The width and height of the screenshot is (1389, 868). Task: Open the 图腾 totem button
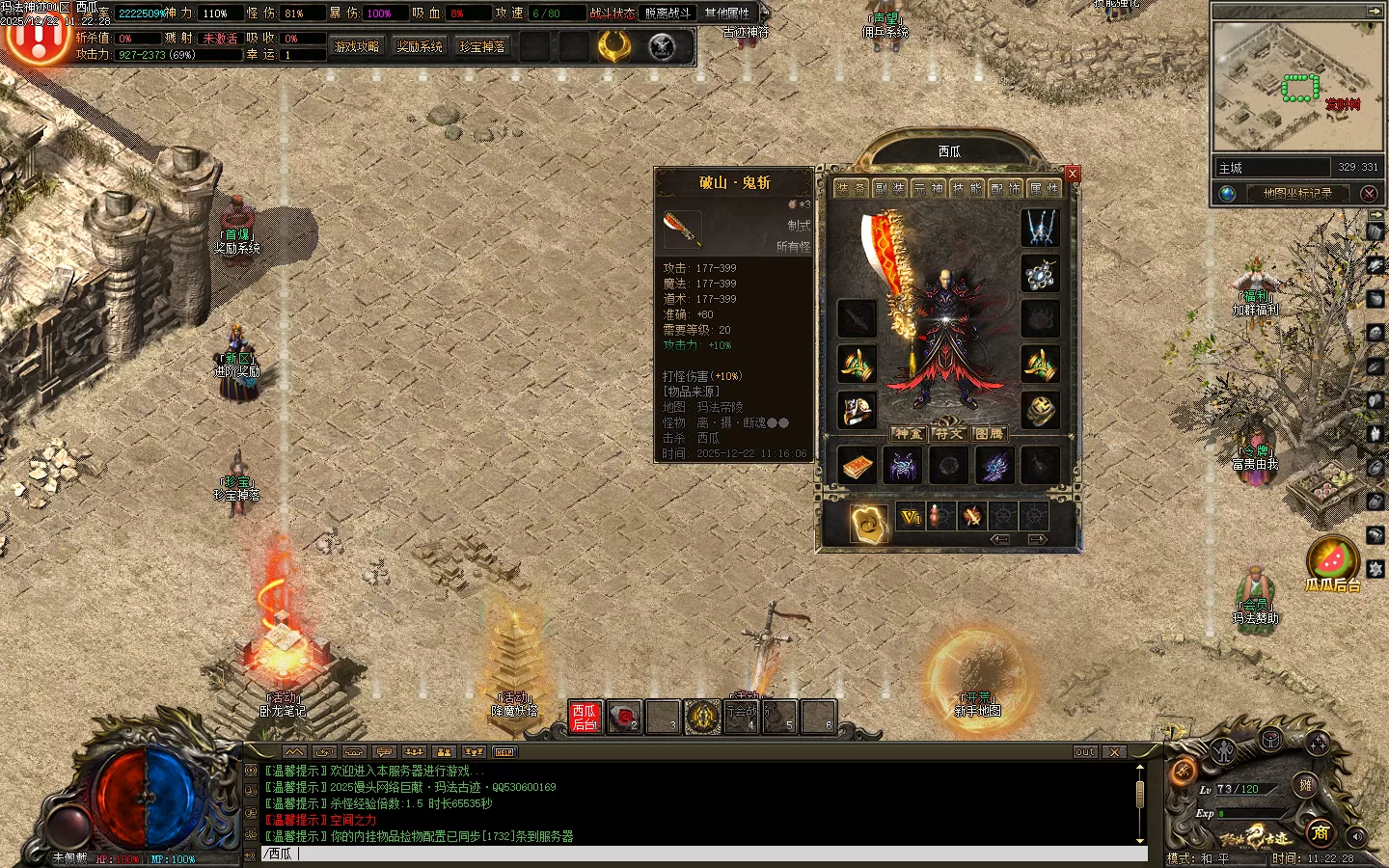pos(989,434)
